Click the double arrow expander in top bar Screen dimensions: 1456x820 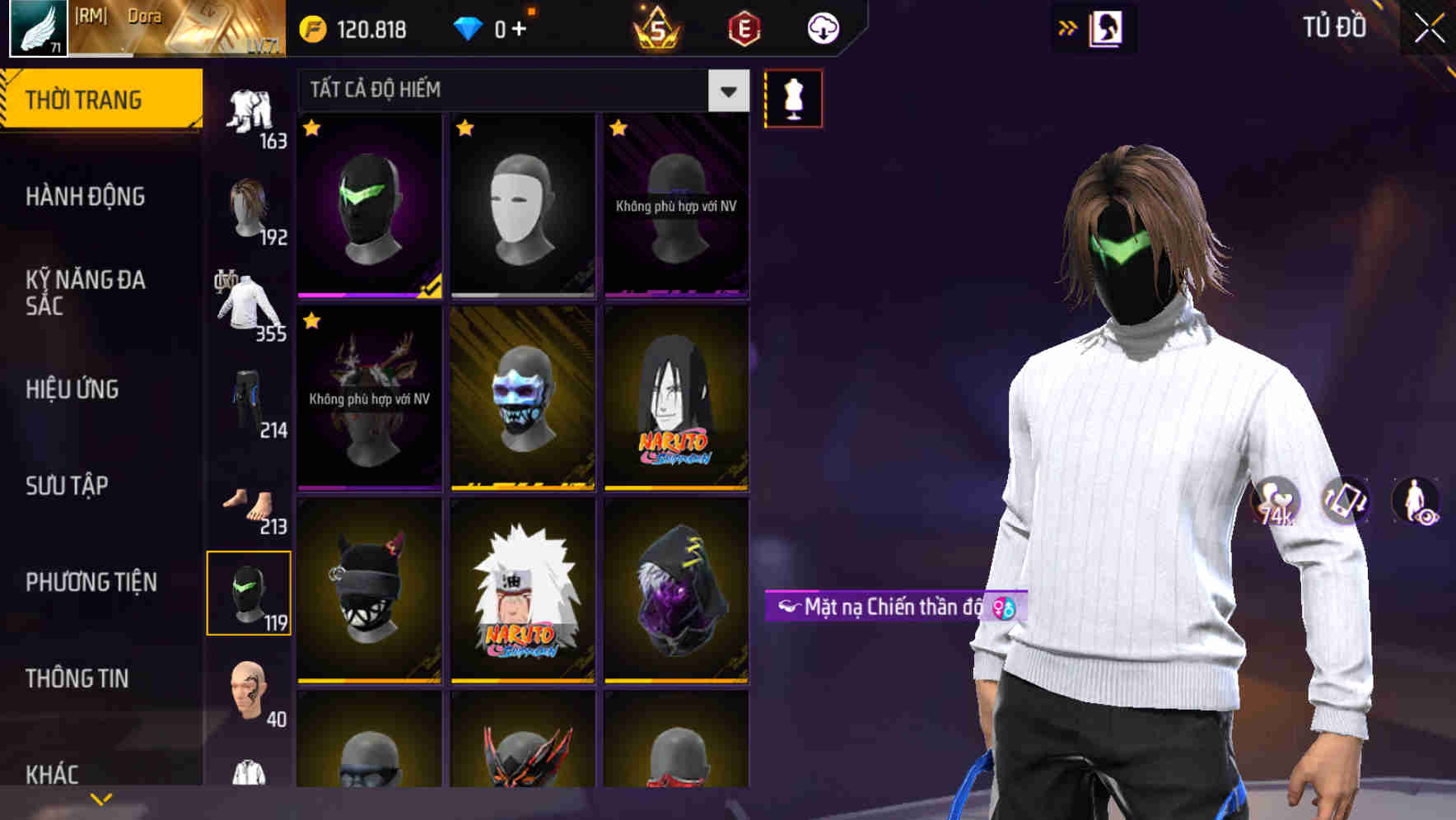pyautogui.click(x=1066, y=27)
